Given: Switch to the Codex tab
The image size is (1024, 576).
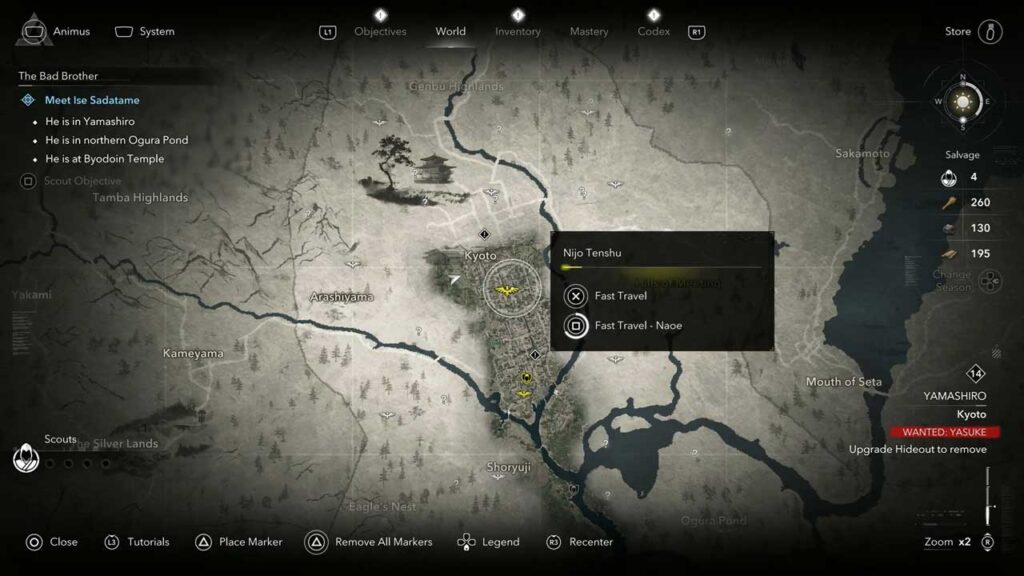Looking at the screenshot, I should 654,32.
